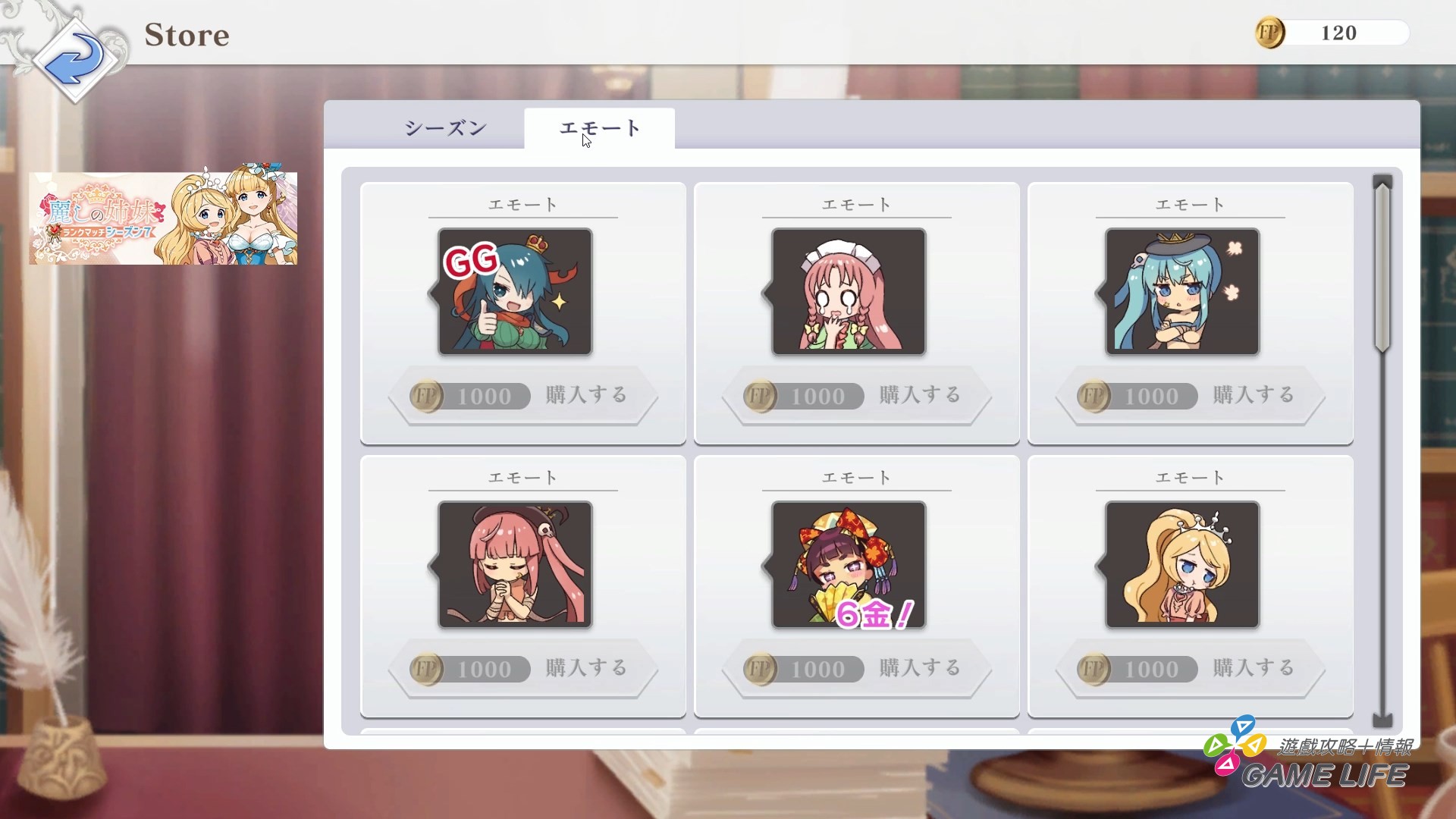Click the FP coin icon near the balance
The height and width of the screenshot is (819, 1456).
click(x=1269, y=33)
